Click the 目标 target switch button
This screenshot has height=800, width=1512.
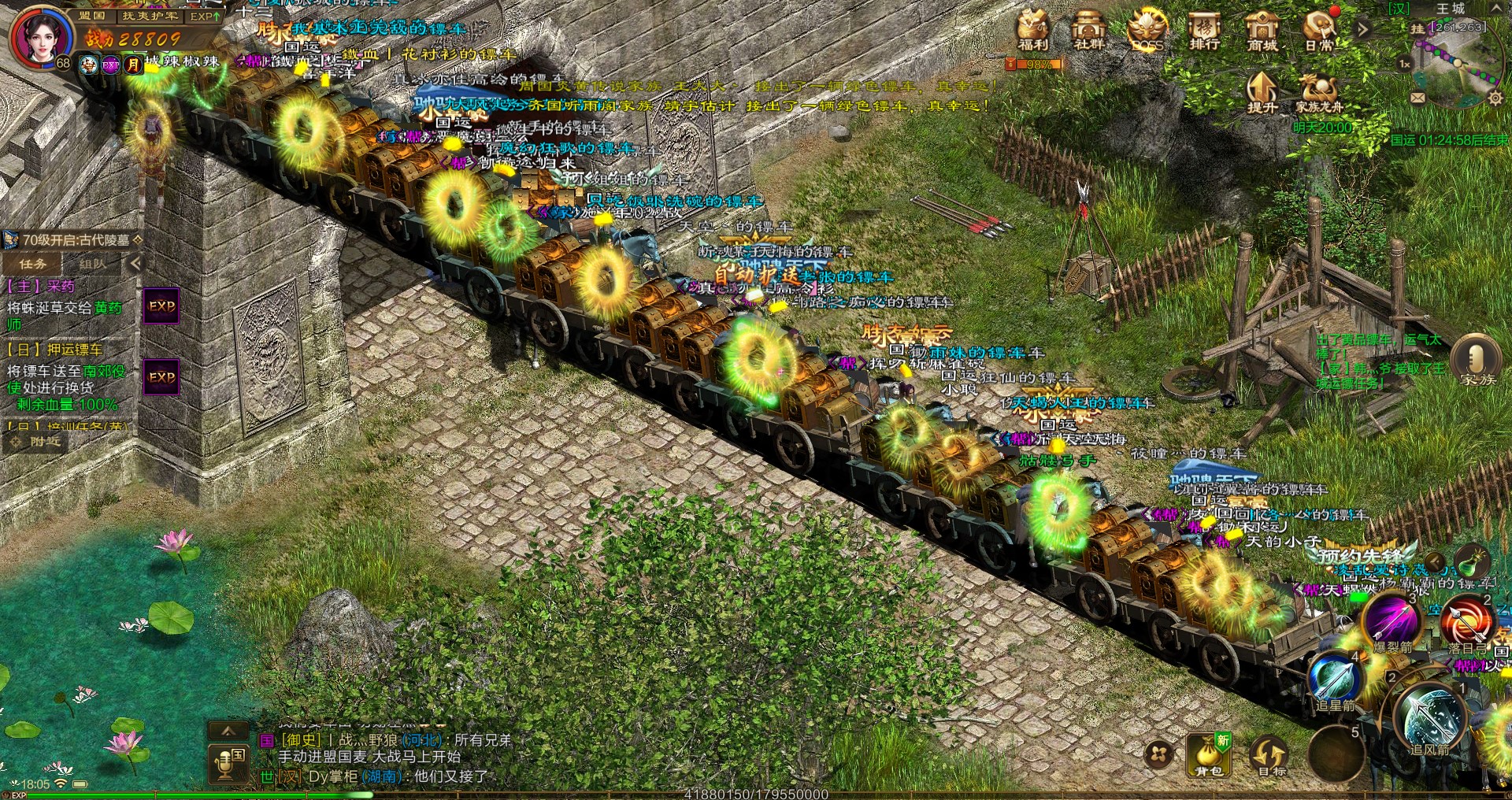coord(1269,756)
